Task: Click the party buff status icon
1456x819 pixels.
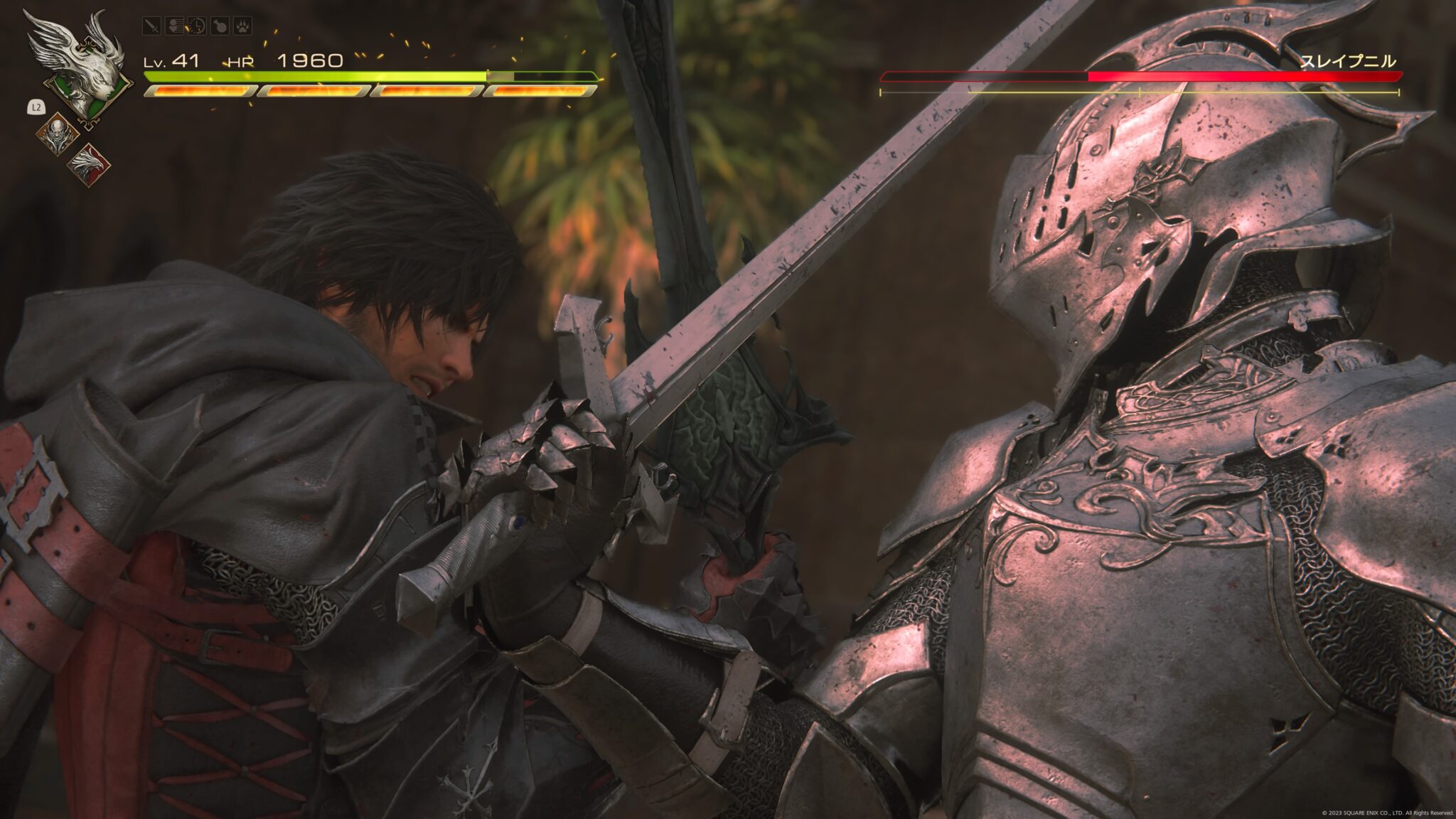Action: coord(176,25)
